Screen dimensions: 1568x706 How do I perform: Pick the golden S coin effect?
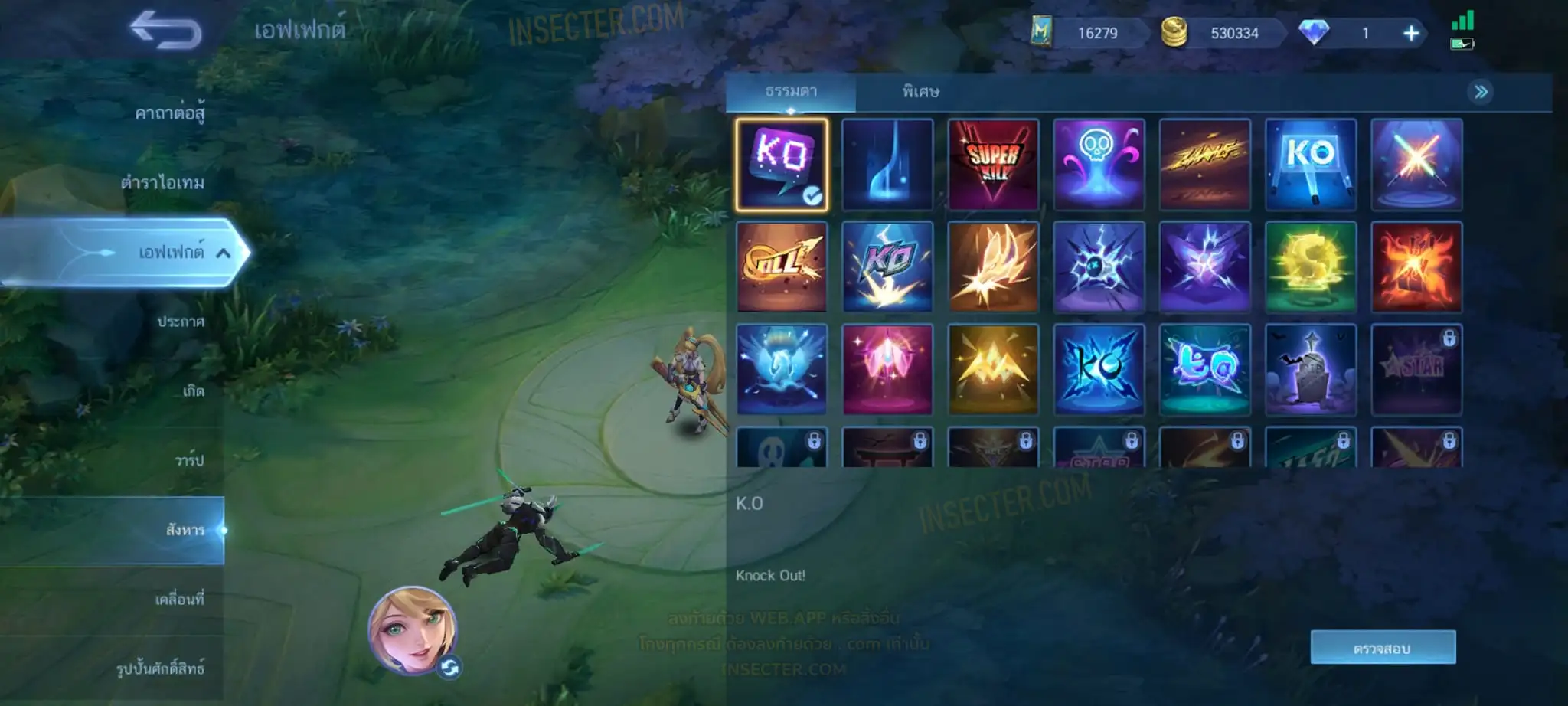(1310, 266)
